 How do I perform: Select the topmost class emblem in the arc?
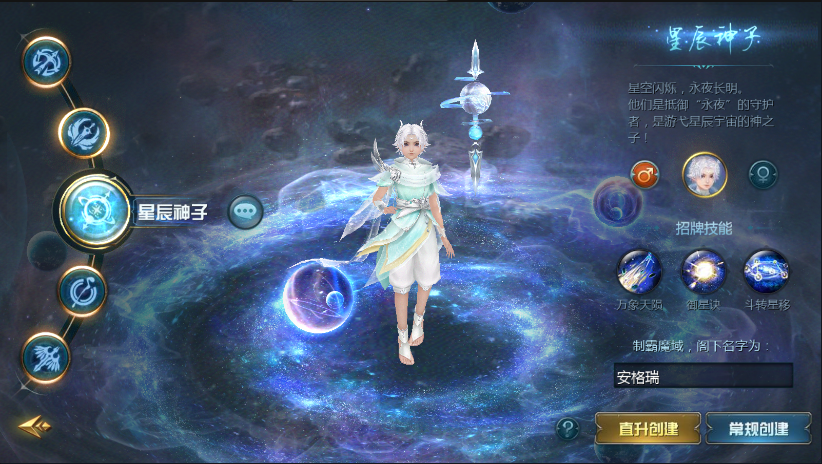point(46,60)
